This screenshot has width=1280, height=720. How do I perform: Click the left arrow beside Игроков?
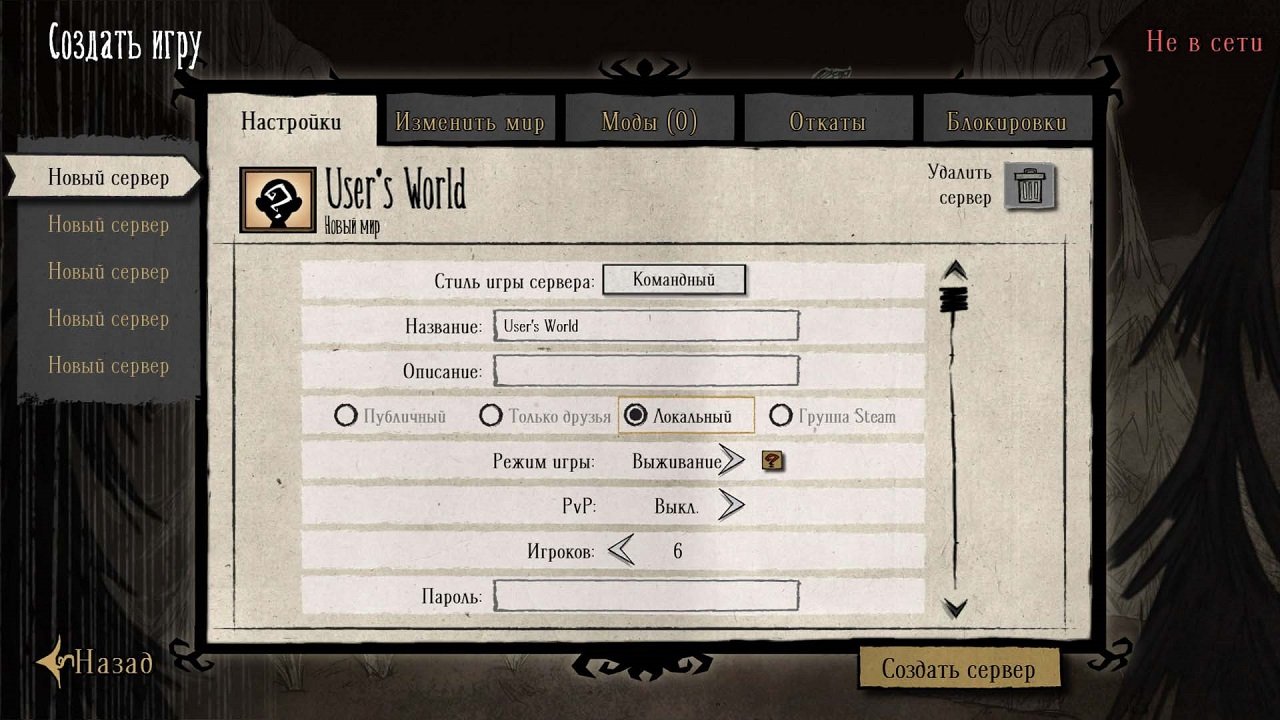[x=621, y=550]
